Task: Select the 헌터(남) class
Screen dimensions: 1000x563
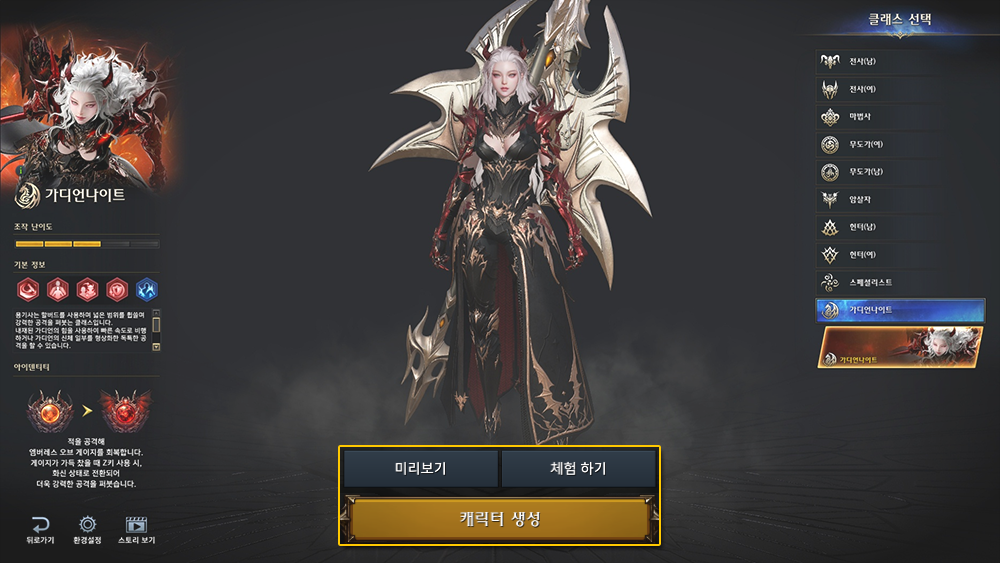Action: click(x=898, y=227)
